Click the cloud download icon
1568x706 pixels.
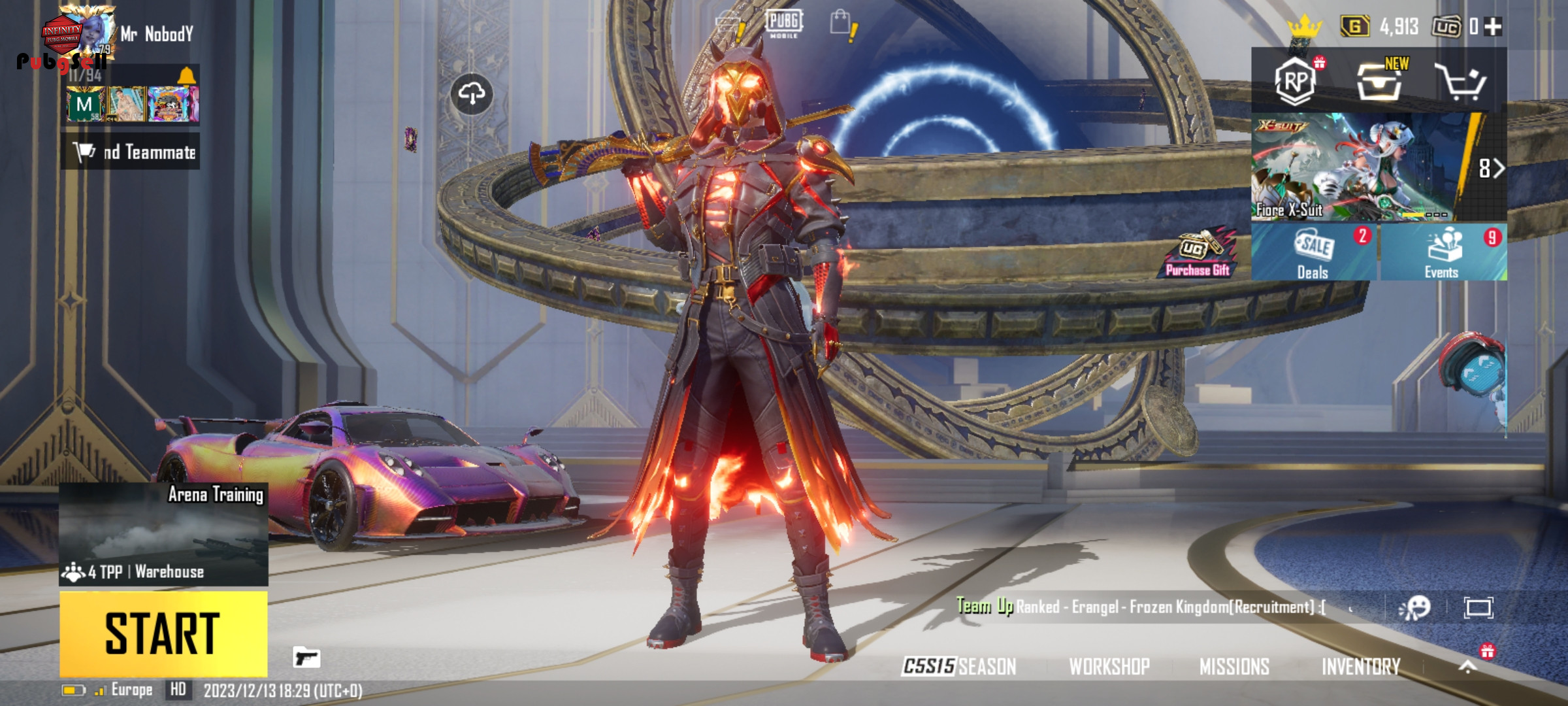tap(472, 94)
